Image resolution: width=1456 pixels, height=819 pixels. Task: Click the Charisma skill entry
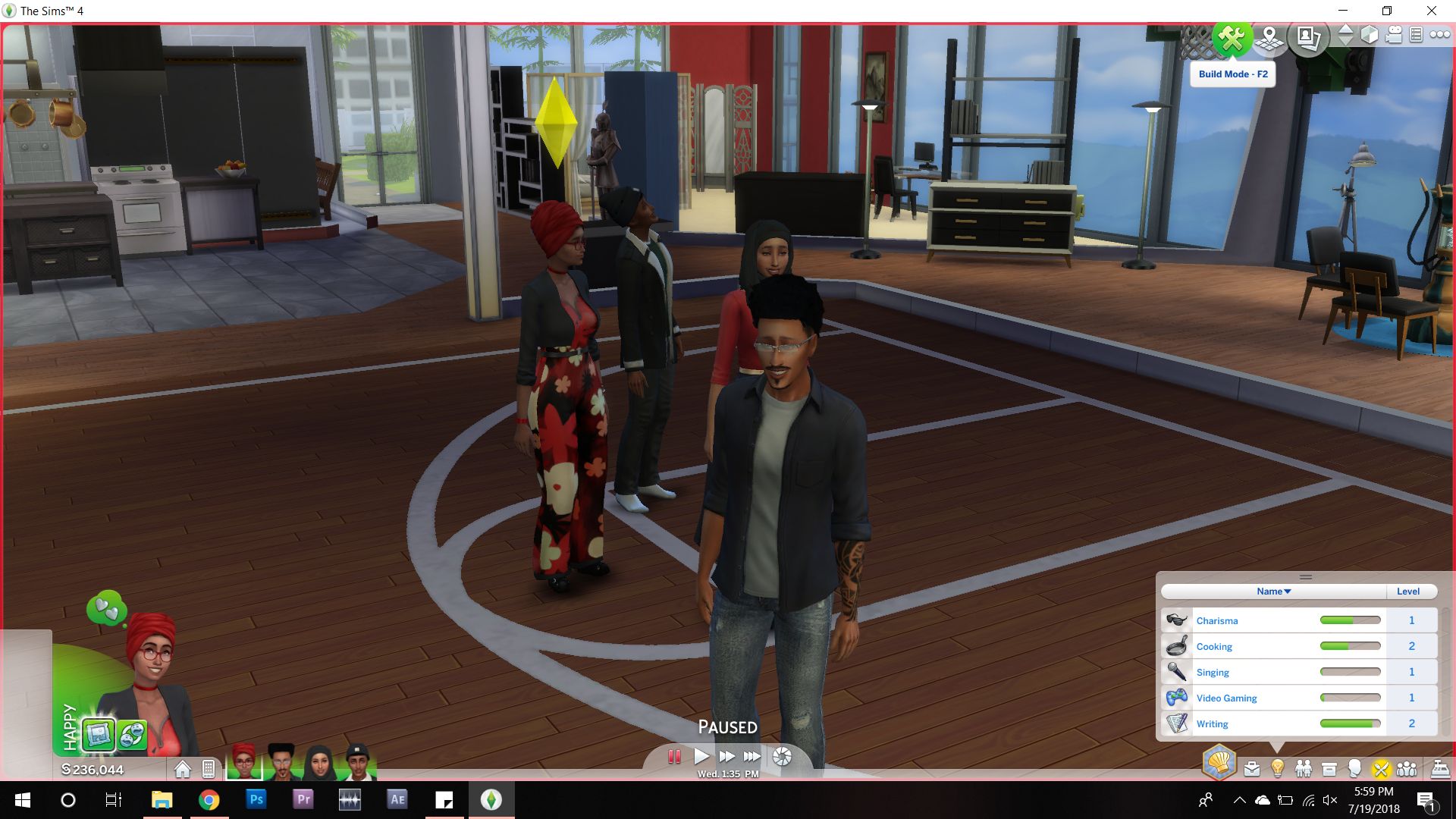[x=1217, y=620]
